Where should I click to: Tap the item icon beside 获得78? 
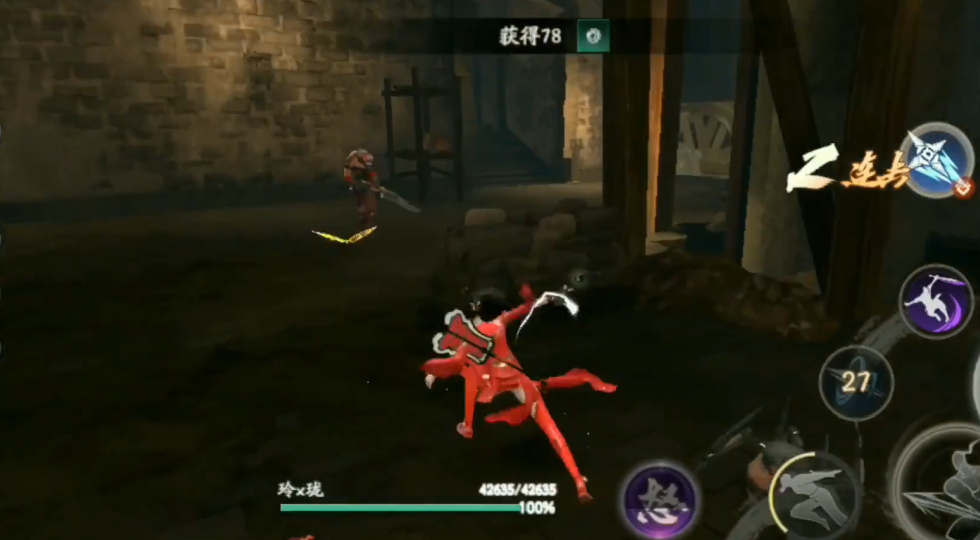[595, 37]
